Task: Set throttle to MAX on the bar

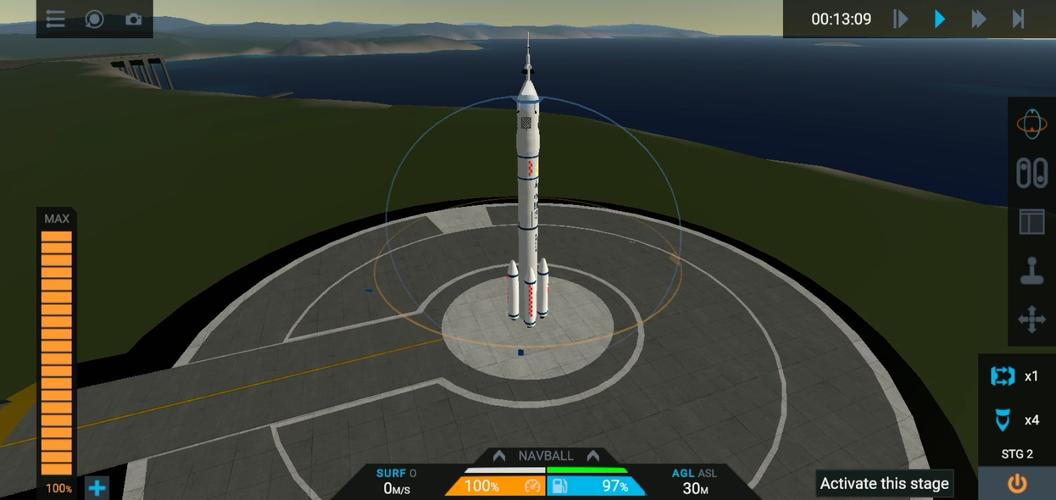Action: coord(56,219)
